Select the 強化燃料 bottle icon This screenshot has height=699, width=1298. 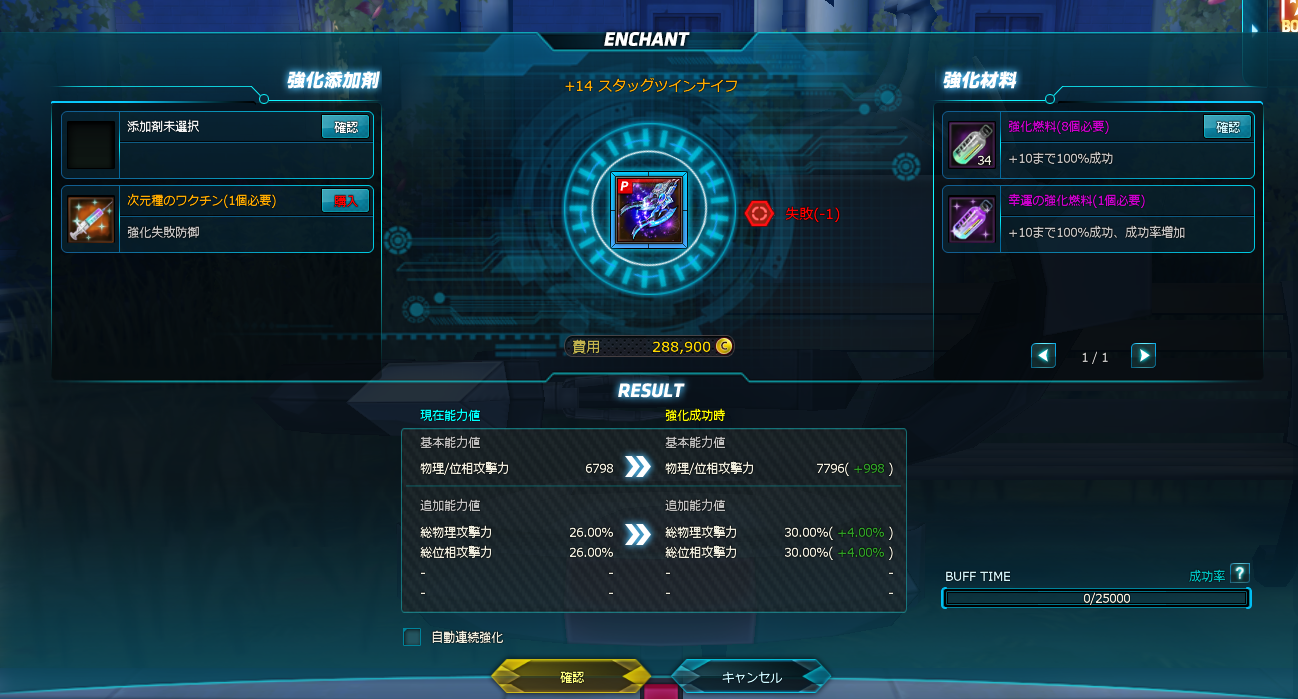click(x=970, y=145)
